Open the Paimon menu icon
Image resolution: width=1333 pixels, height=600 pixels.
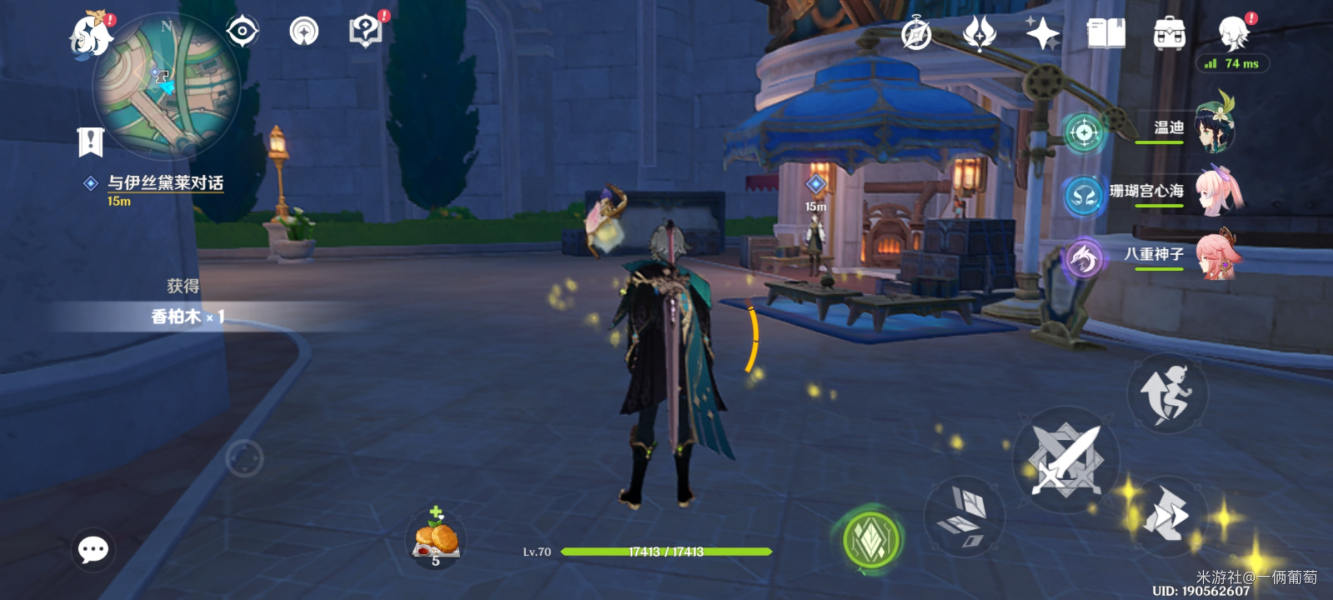pos(90,34)
